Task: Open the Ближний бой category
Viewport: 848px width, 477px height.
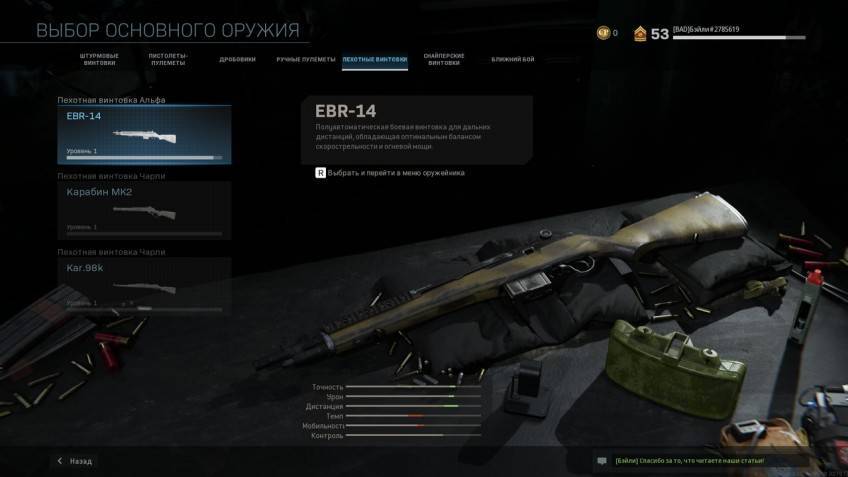Action: 513,60
